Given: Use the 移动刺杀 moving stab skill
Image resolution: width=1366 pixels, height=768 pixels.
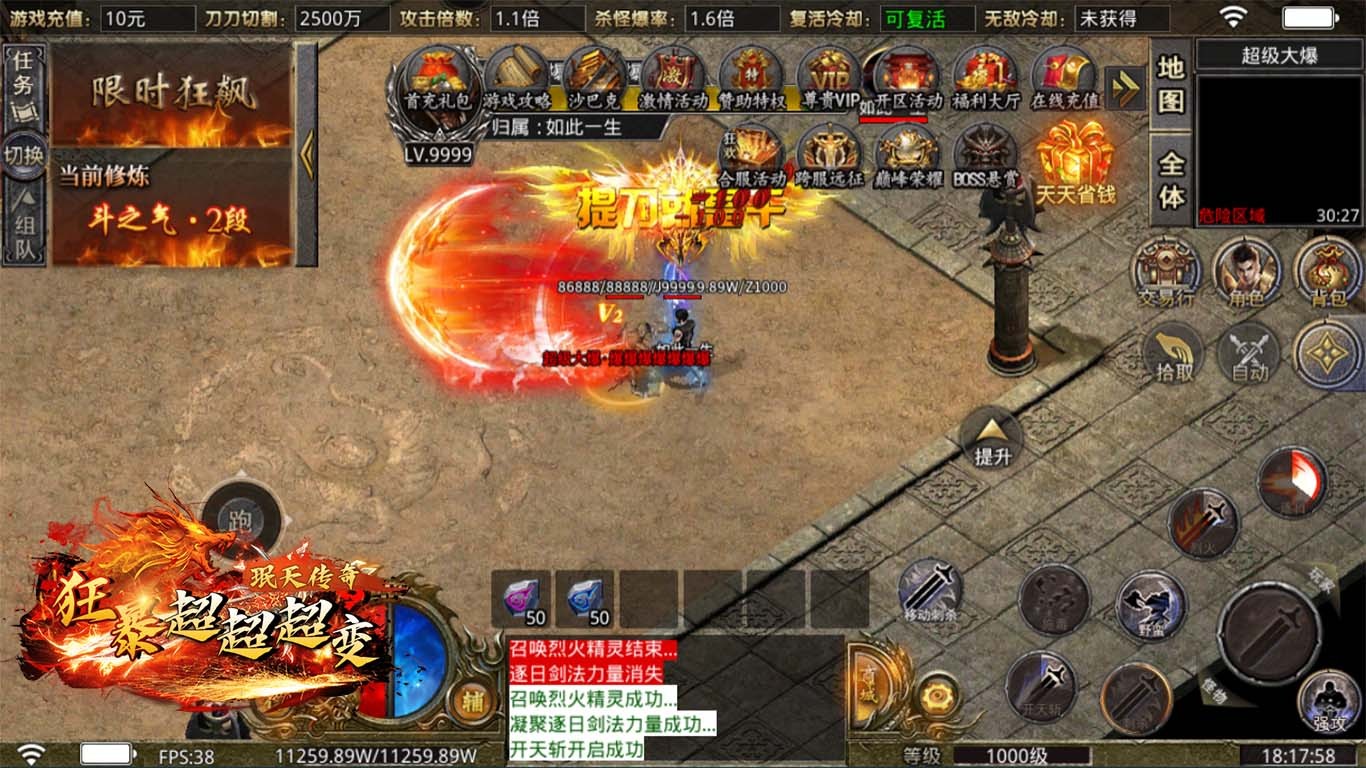Looking at the screenshot, I should (x=931, y=590).
